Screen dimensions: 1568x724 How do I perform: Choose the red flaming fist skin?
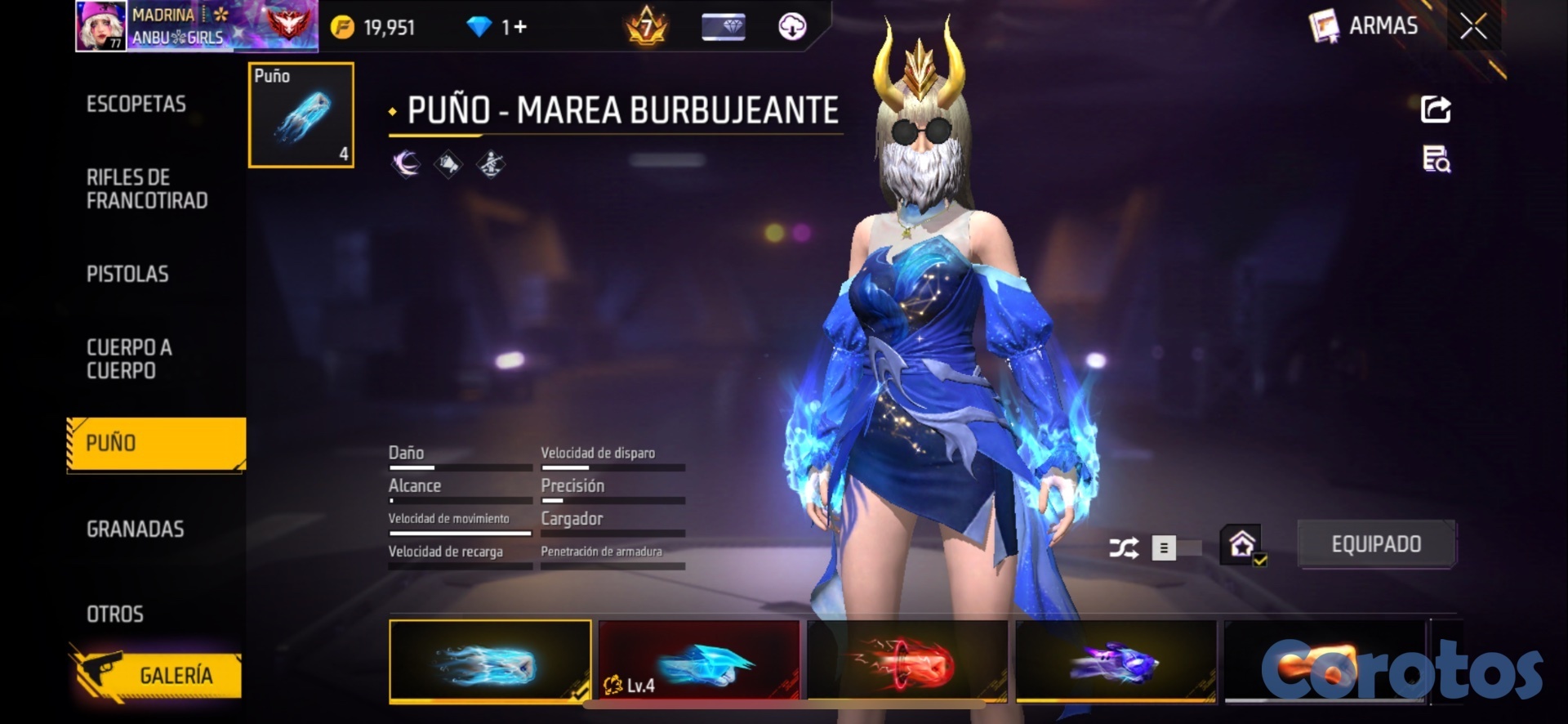pos(907,661)
